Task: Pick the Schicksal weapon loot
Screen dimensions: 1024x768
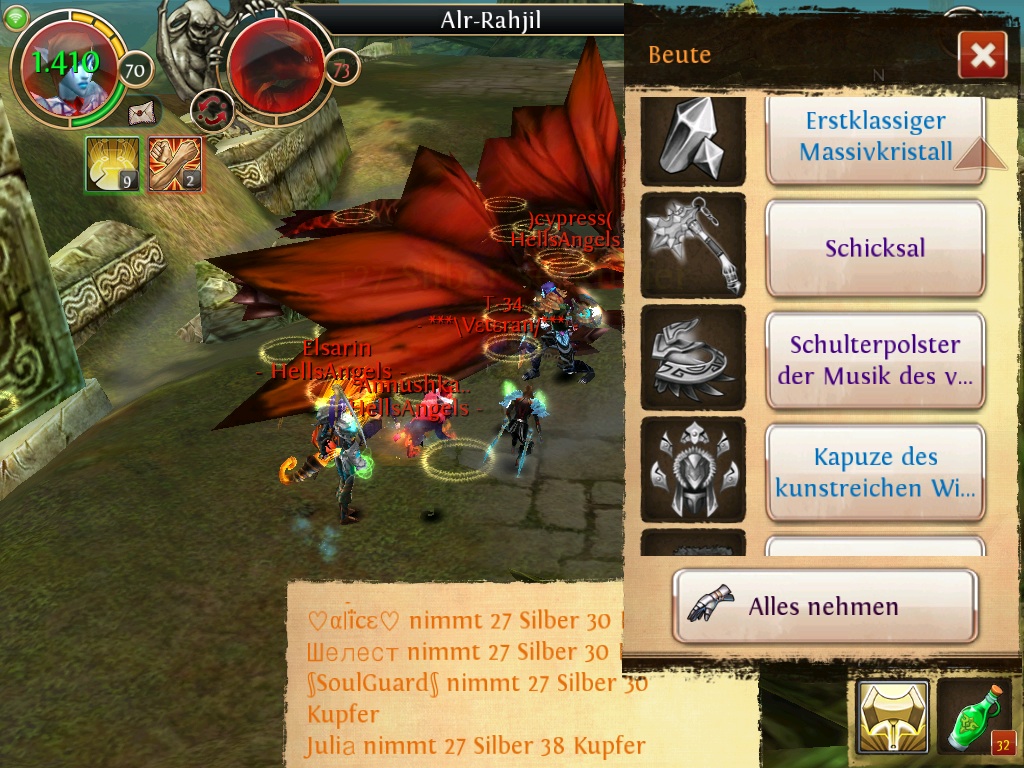Action: 875,248
